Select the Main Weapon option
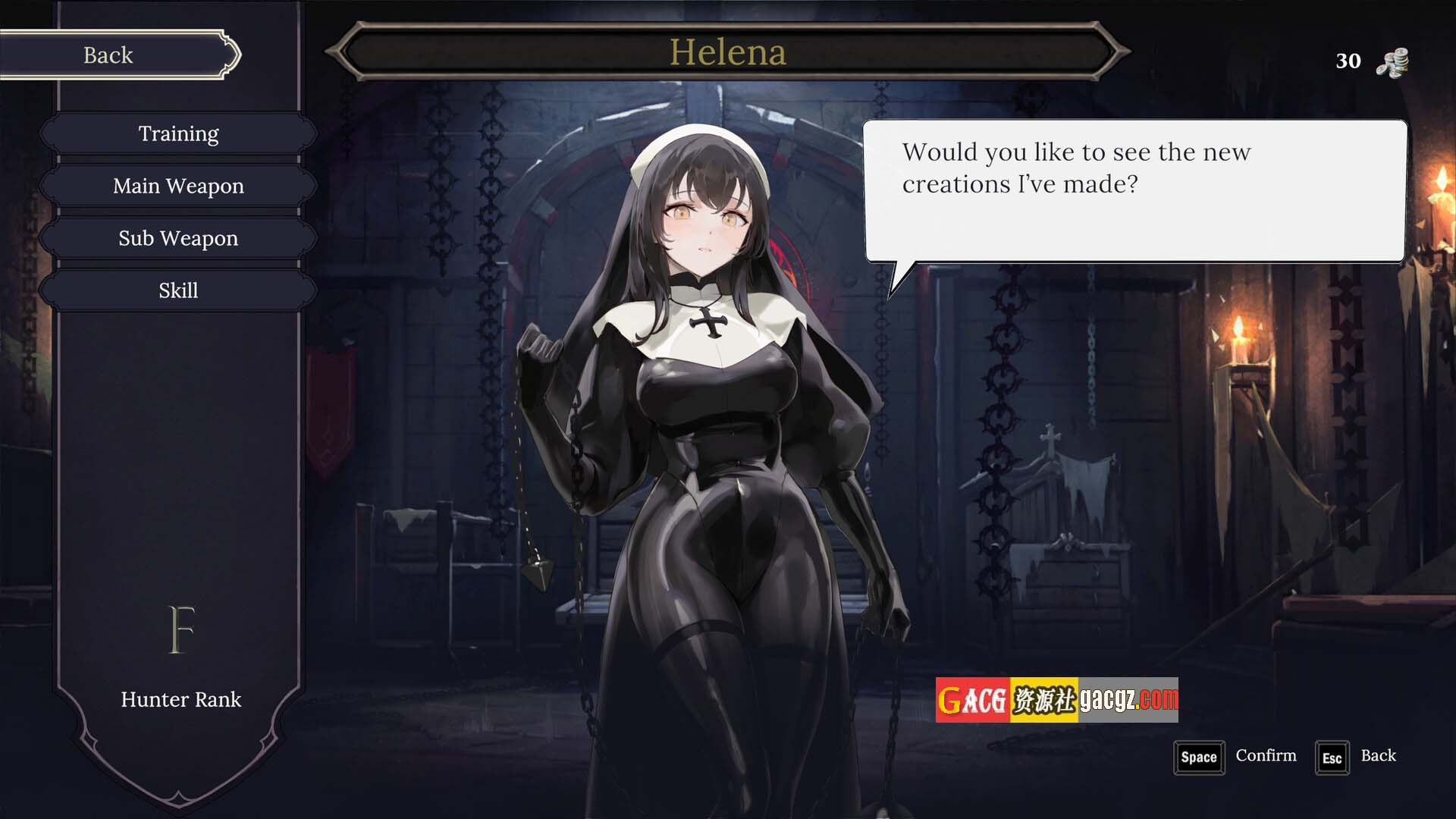Screen dimensions: 1456x819 178,186
